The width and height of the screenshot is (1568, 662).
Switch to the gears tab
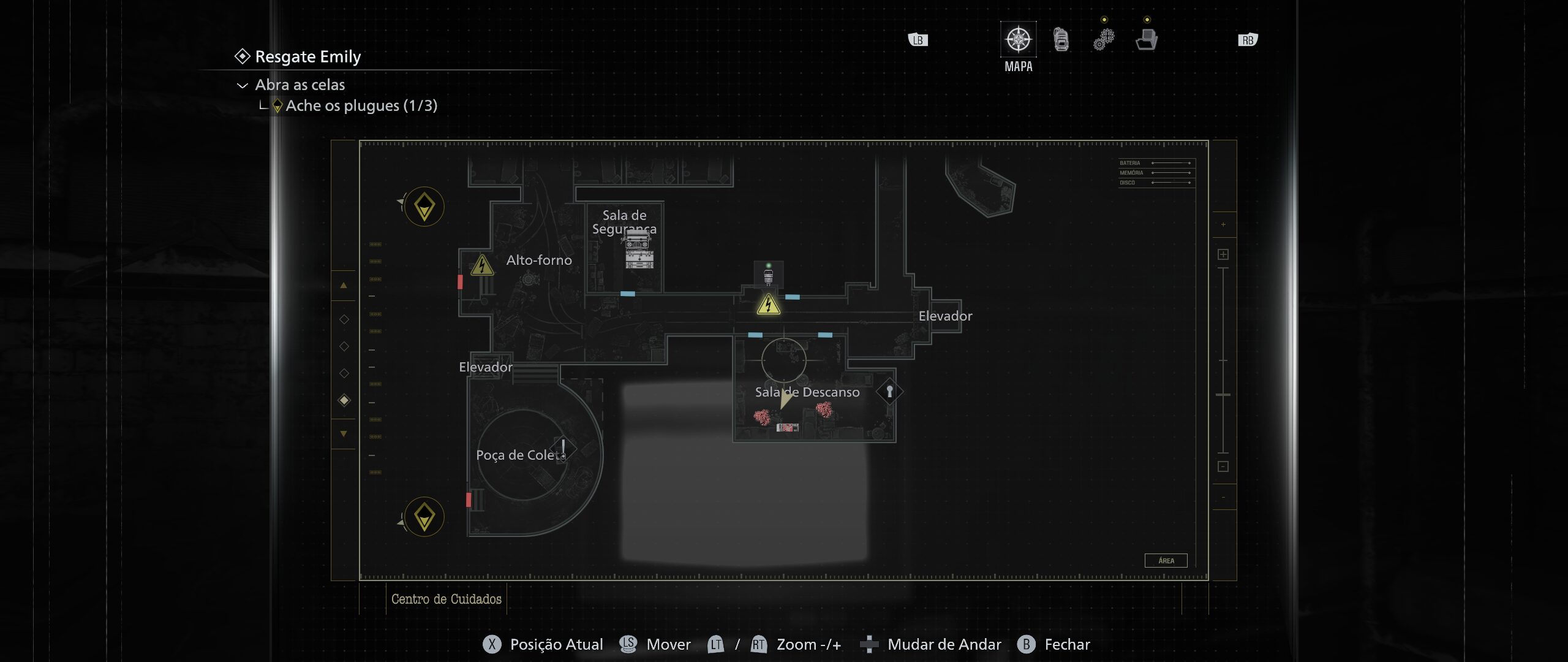coord(1104,40)
